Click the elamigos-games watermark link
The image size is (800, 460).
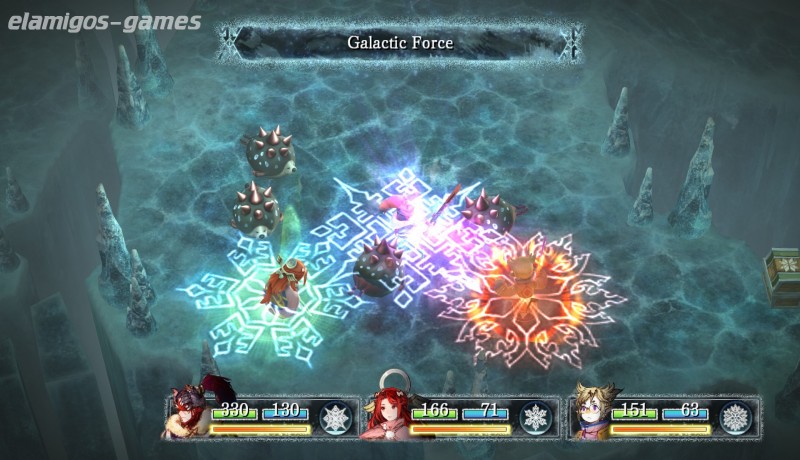click(101, 21)
